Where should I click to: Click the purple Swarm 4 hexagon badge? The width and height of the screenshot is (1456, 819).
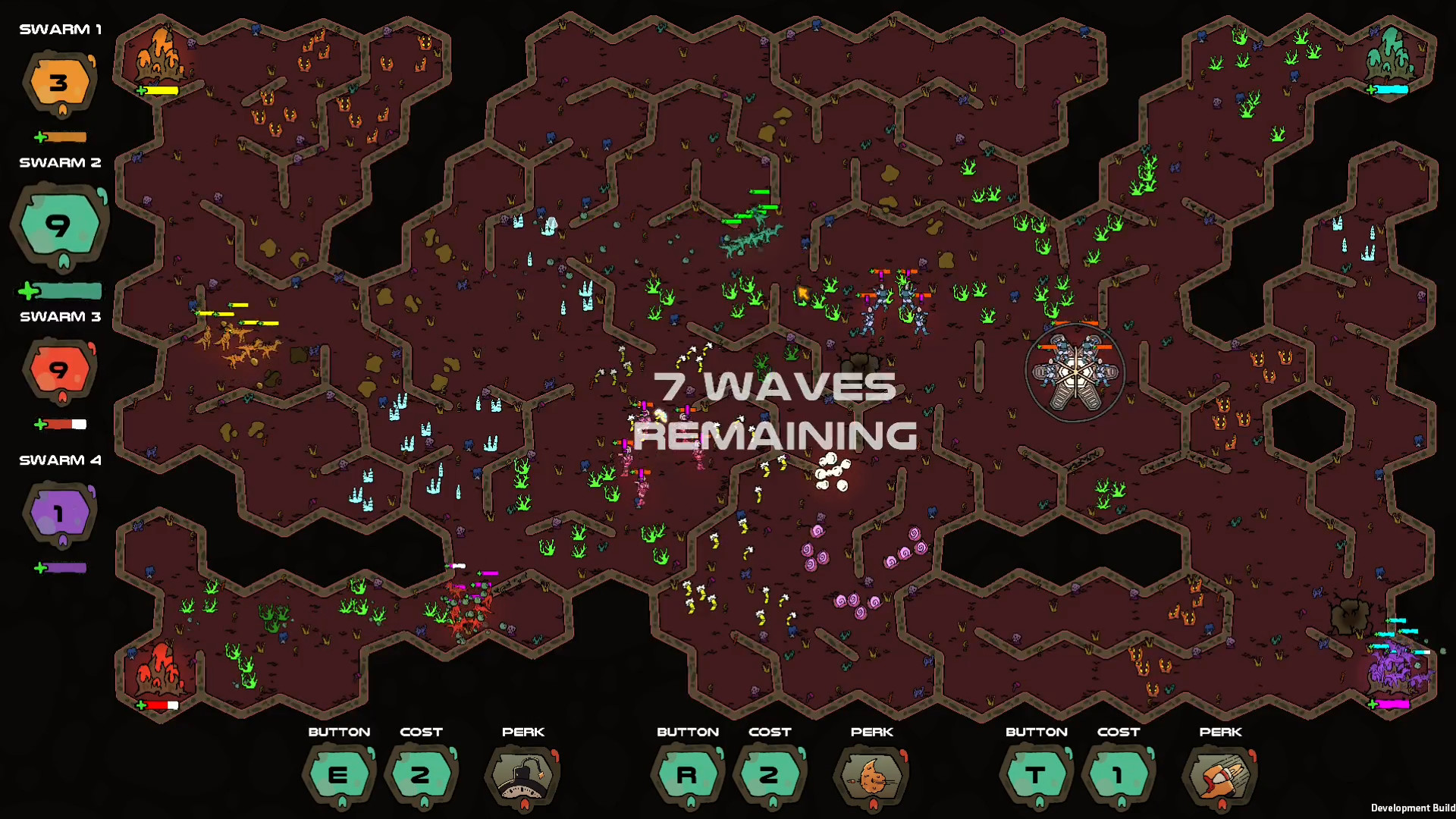click(58, 513)
